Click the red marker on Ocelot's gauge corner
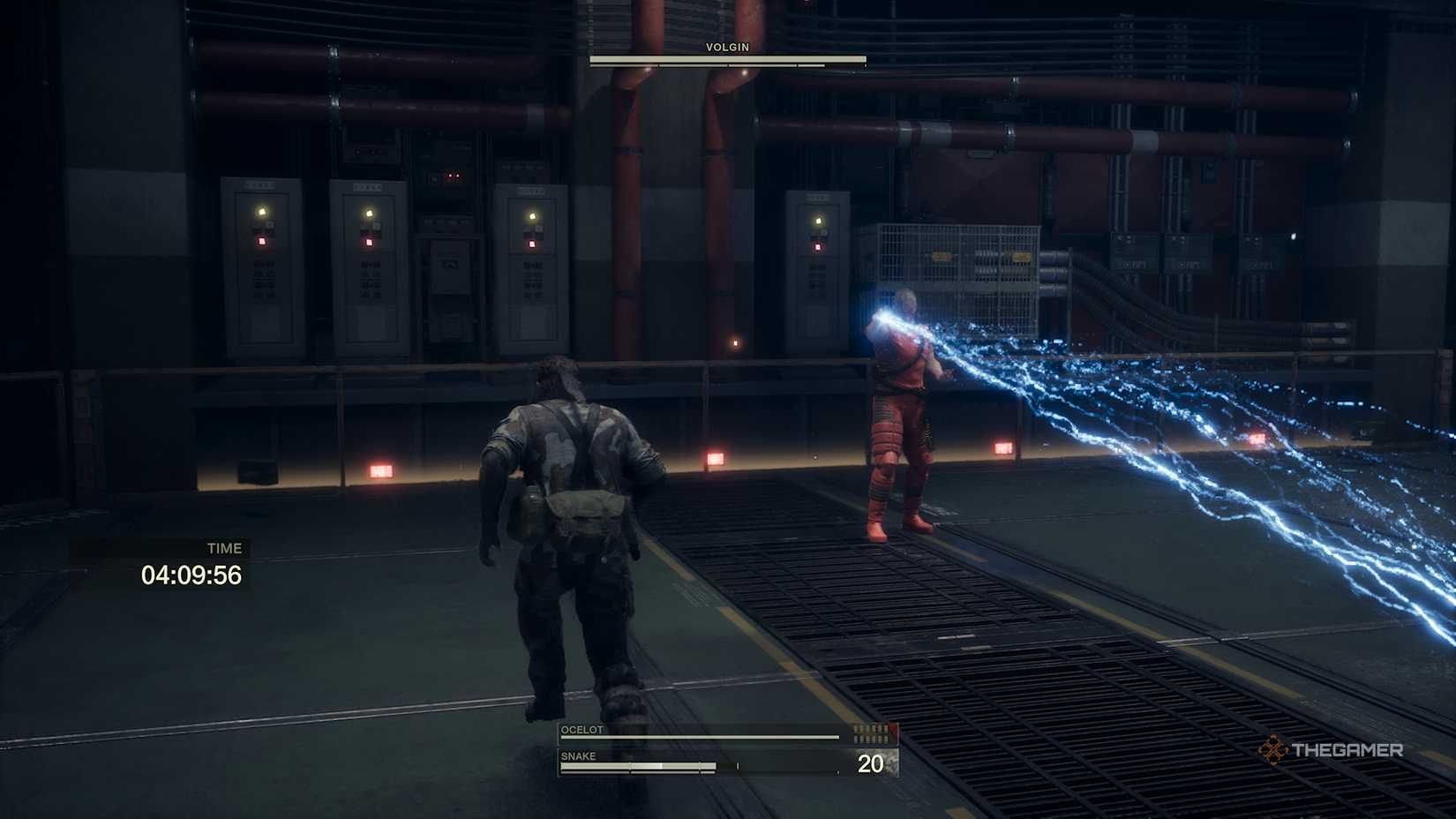Screen dimensions: 1456x819 [x=894, y=728]
